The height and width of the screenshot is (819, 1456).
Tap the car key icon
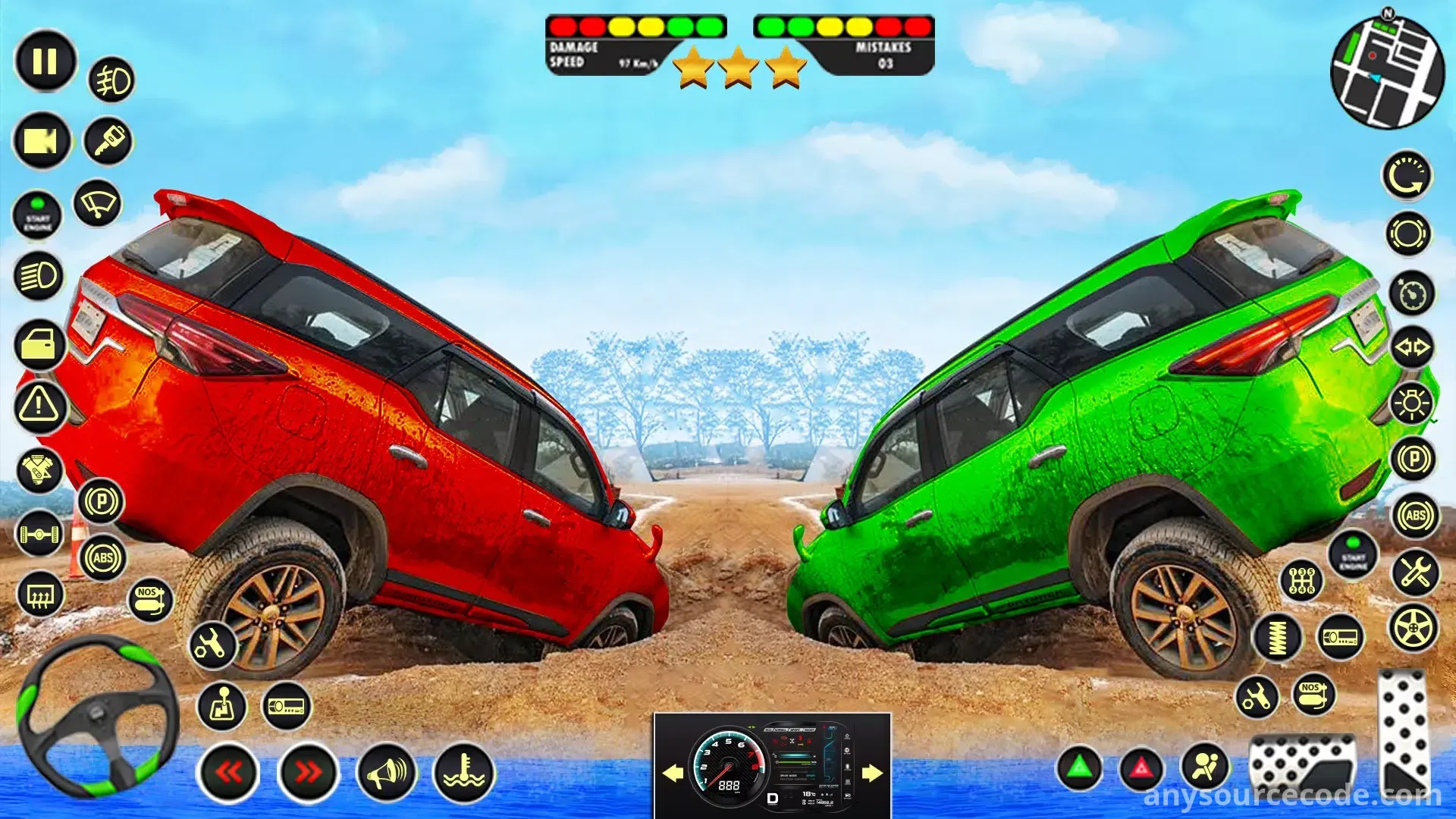tap(108, 141)
